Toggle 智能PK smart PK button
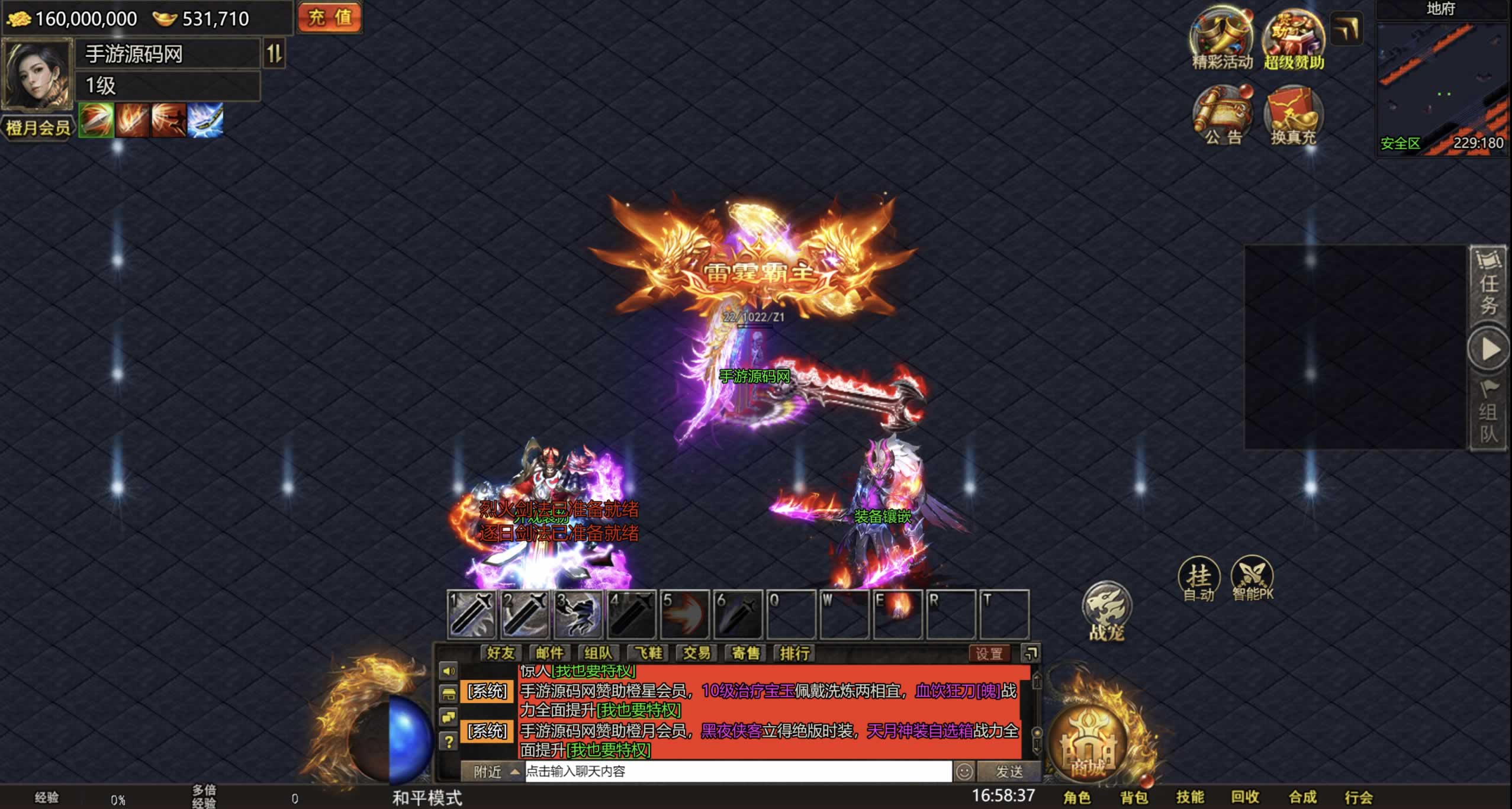 (x=1252, y=579)
